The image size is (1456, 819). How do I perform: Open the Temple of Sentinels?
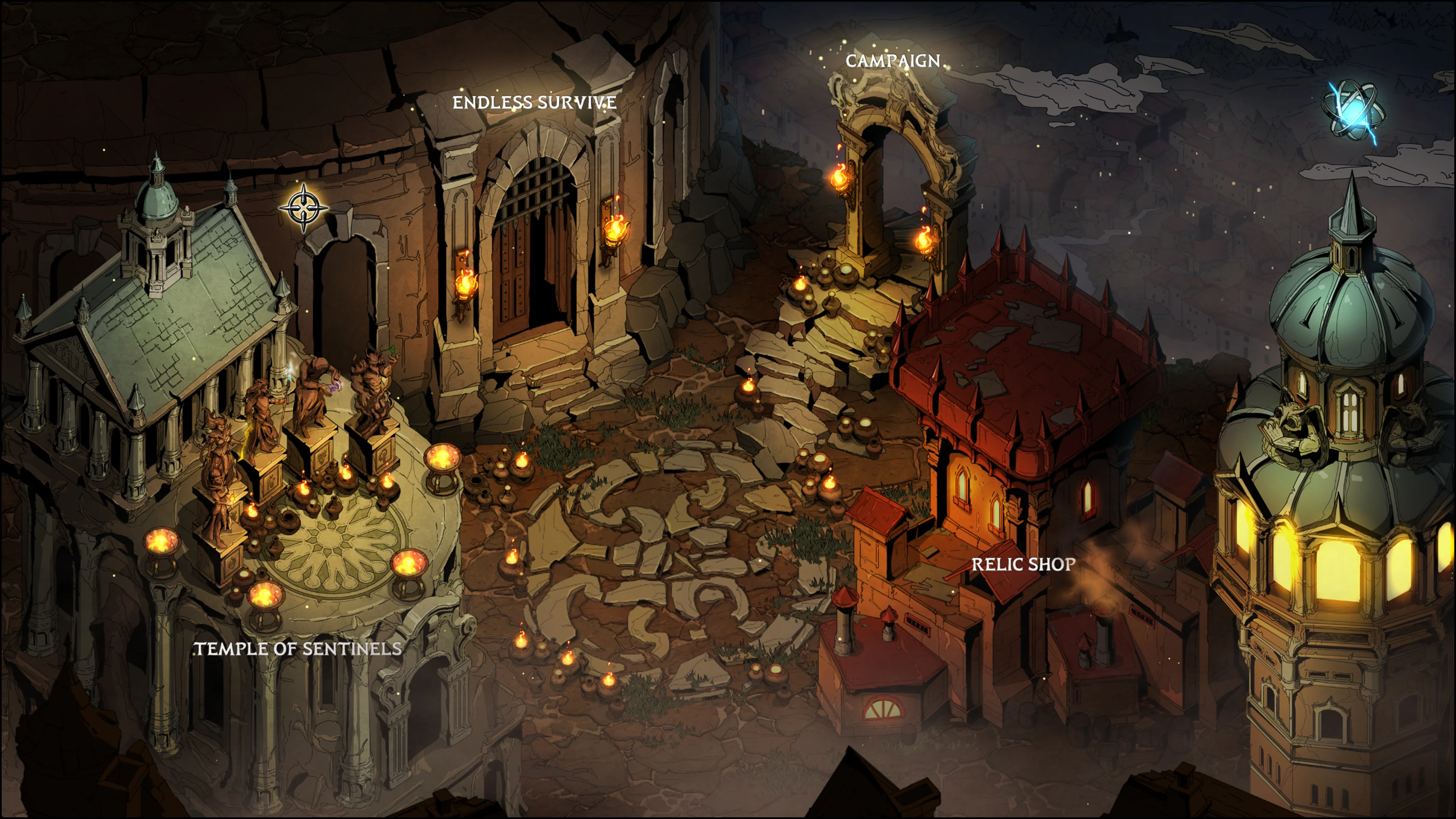pyautogui.click(x=298, y=648)
